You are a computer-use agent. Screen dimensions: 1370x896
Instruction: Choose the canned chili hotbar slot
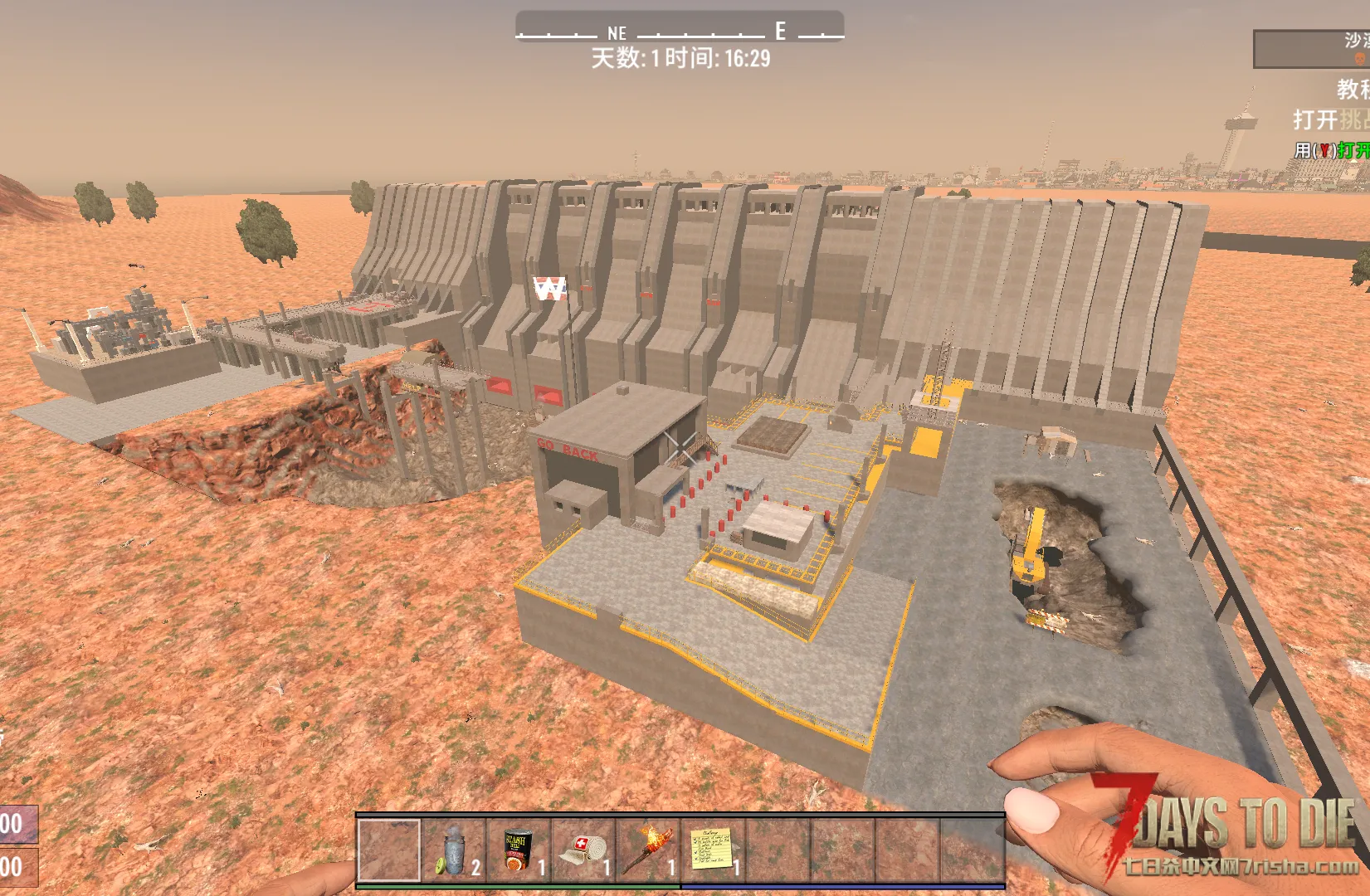click(x=519, y=850)
